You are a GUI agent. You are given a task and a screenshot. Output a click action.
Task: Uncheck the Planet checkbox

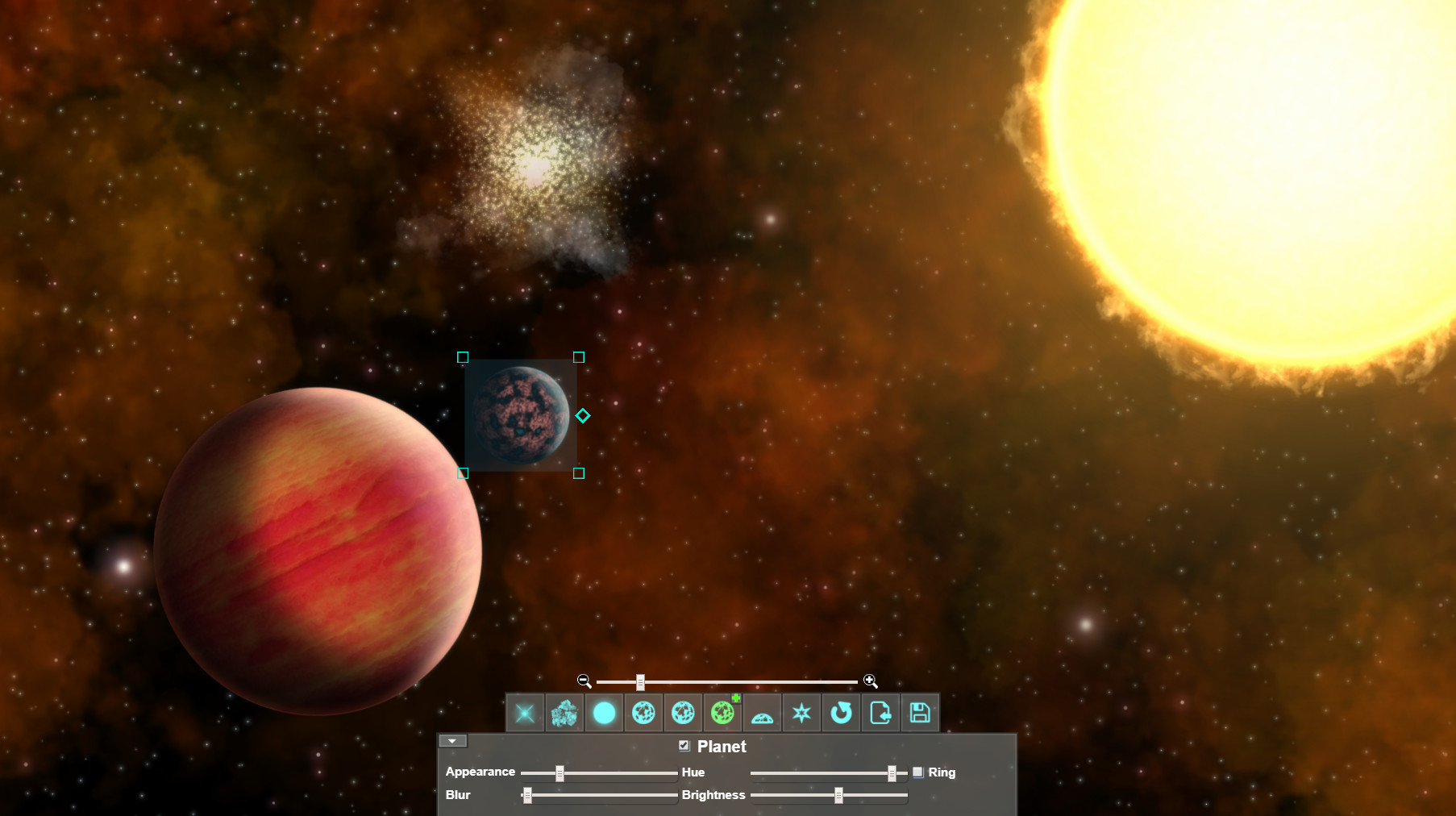[684, 746]
